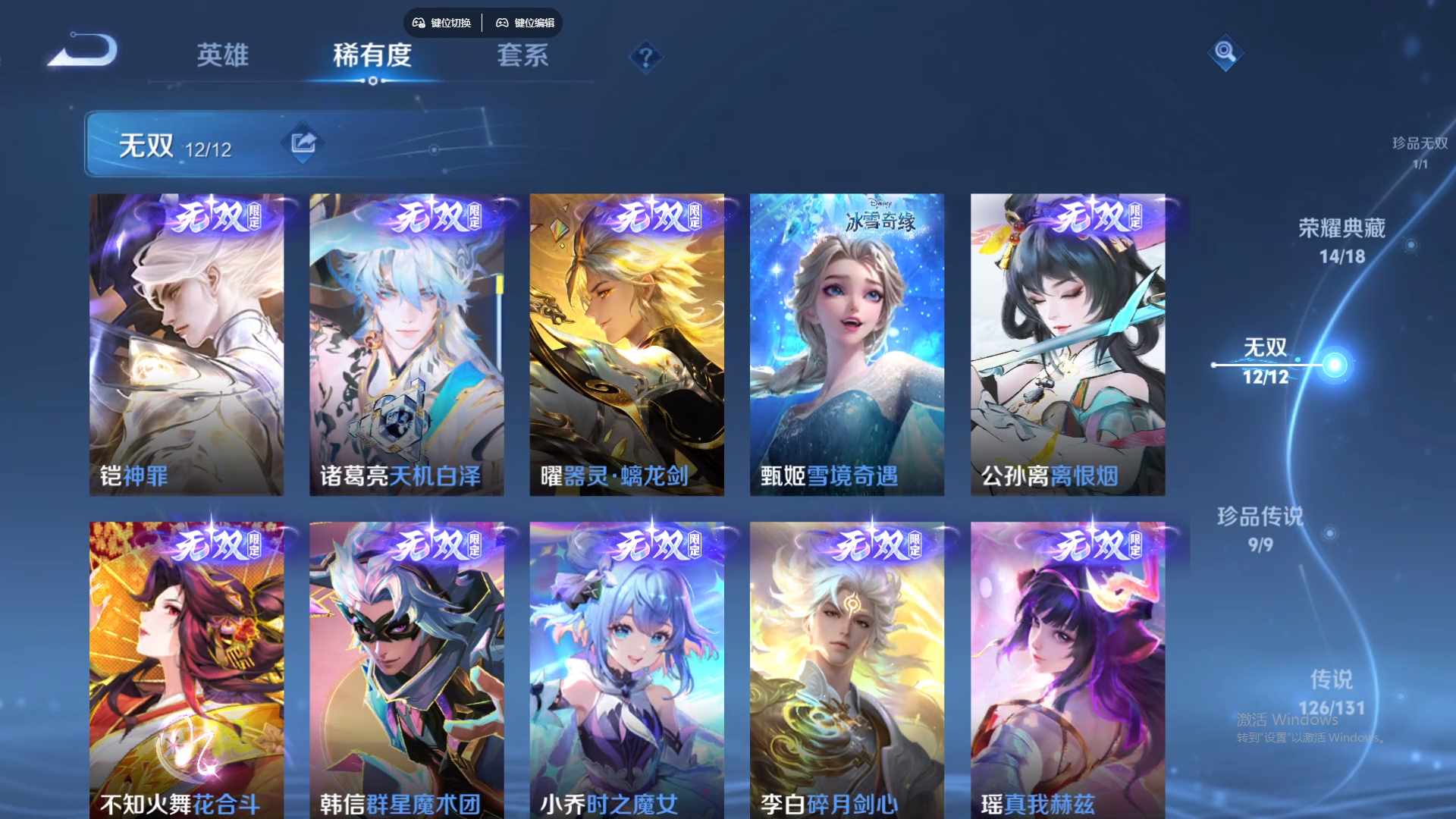Switch to the 英雄 tab
The width and height of the screenshot is (1456, 819).
coord(222,55)
